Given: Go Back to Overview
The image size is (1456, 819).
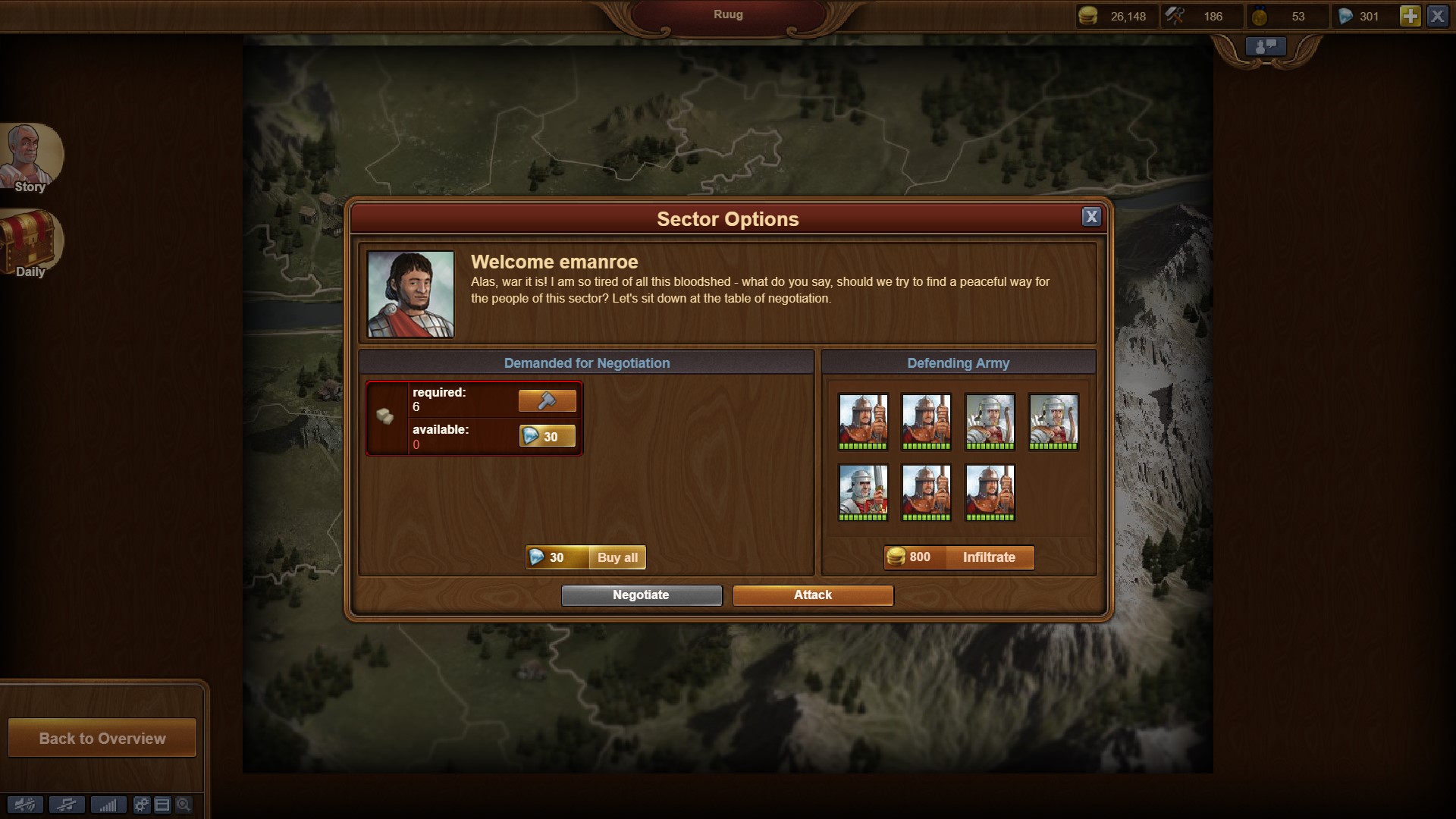Looking at the screenshot, I should pos(102,738).
